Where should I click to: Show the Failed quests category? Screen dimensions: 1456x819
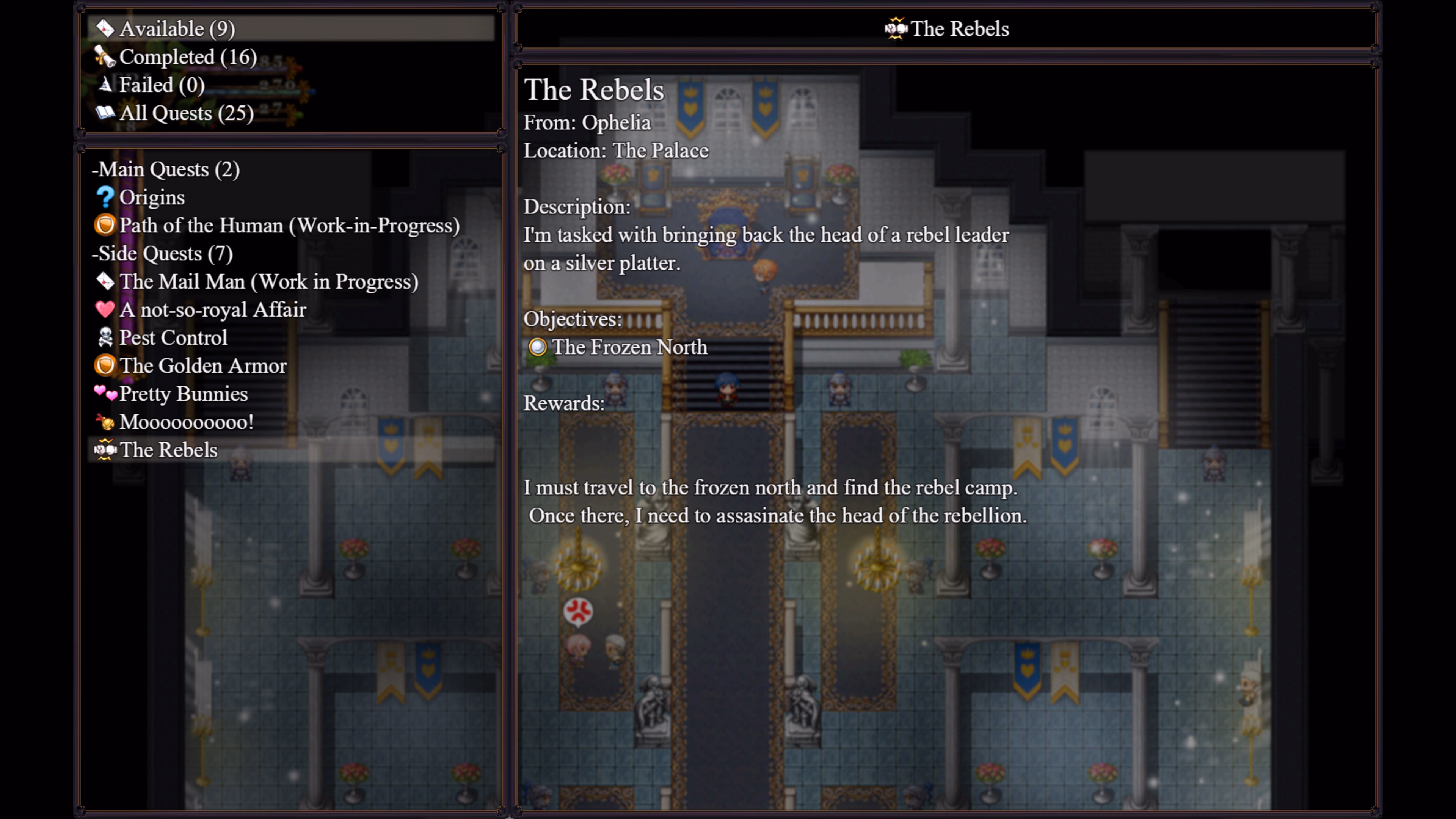tap(162, 85)
